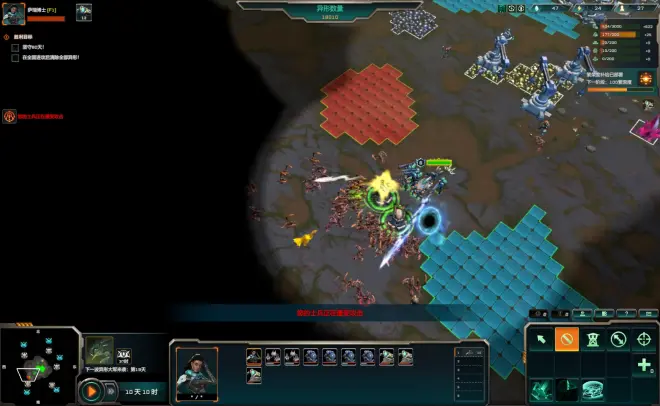Toggle the first objective checkbox
This screenshot has height=406, width=660.
[15, 46]
